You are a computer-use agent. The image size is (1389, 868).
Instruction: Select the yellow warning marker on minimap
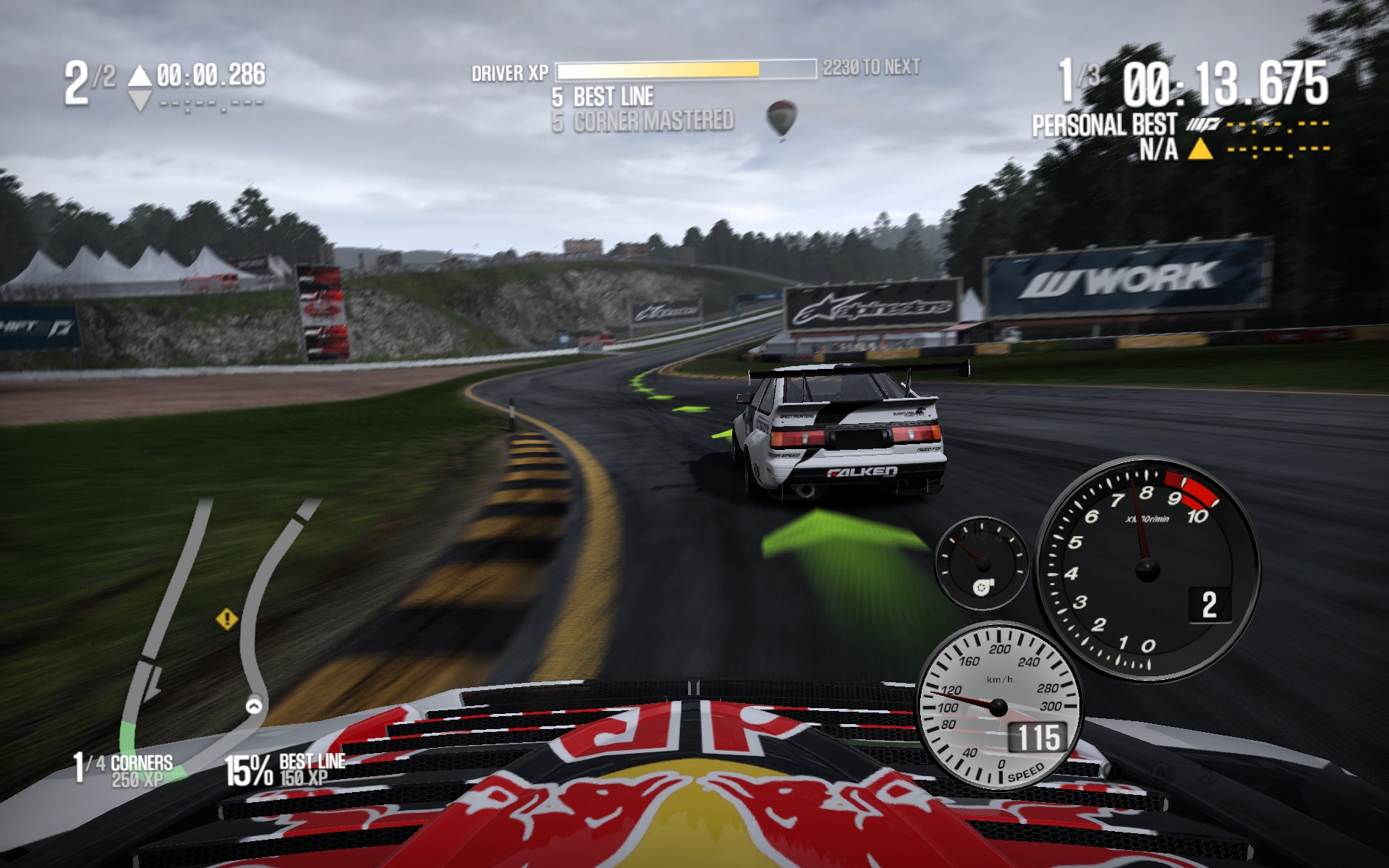coord(227,619)
